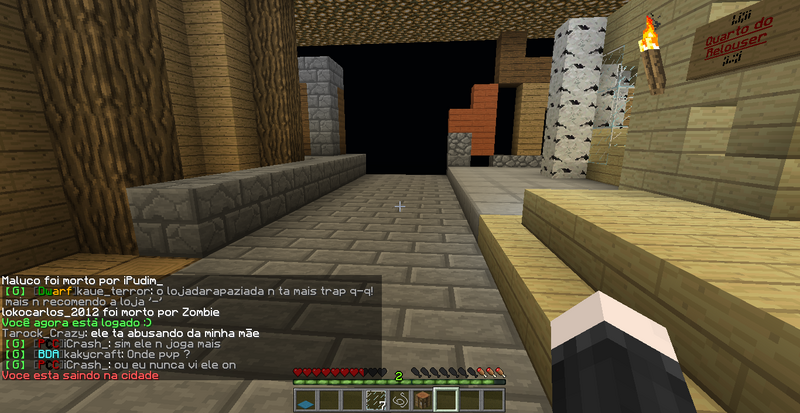Select the crafting table hotbar slot
This screenshot has height=413, width=800.
[422, 401]
